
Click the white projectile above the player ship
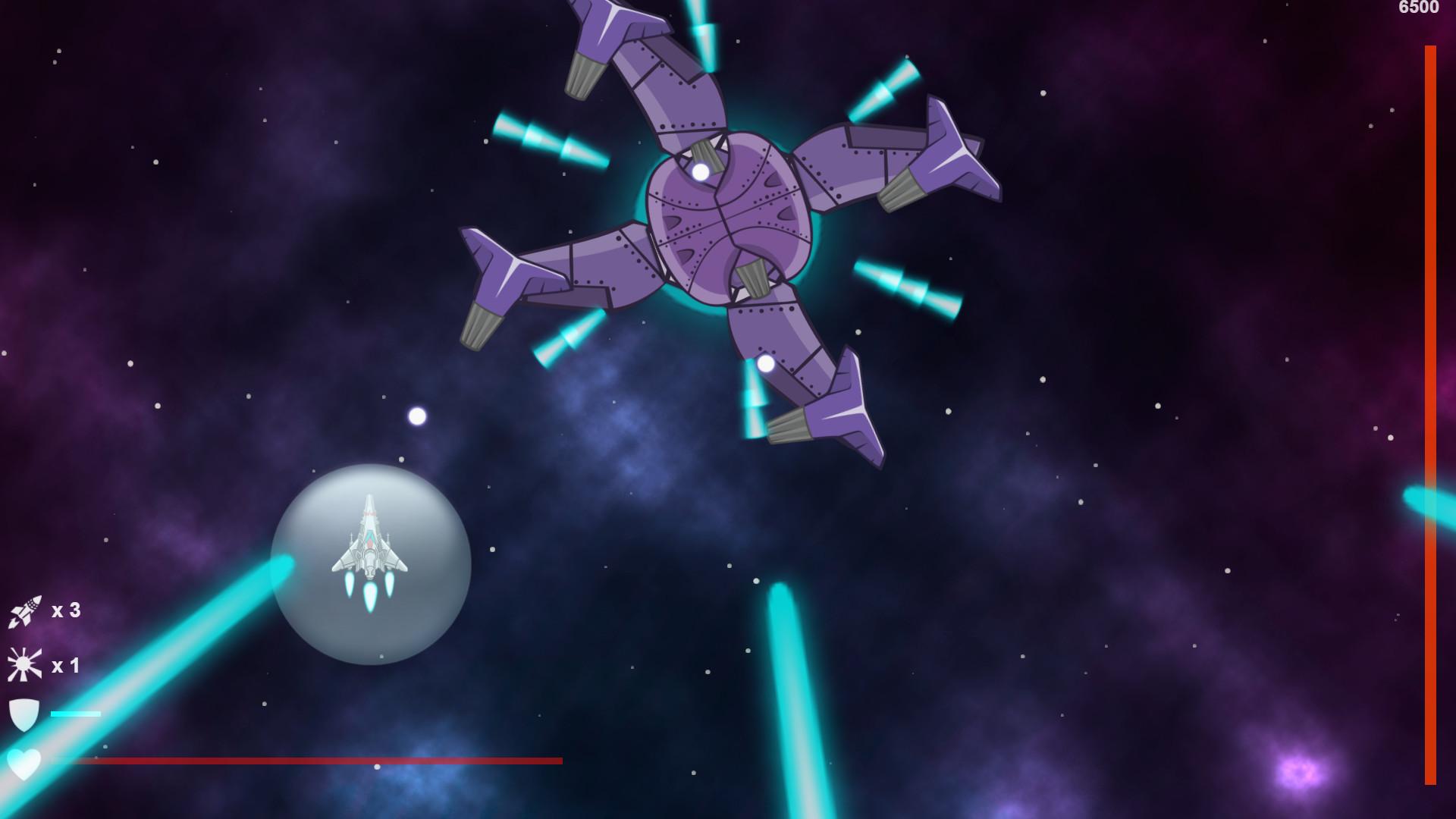point(416,415)
